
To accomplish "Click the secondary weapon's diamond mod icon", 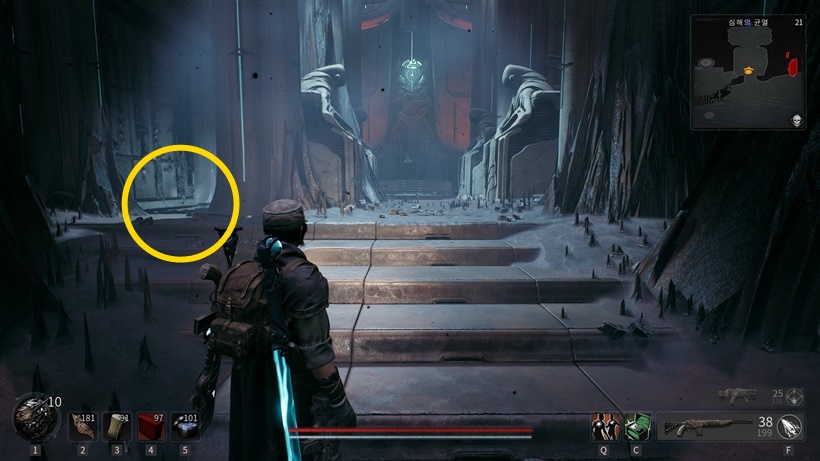I will [795, 396].
